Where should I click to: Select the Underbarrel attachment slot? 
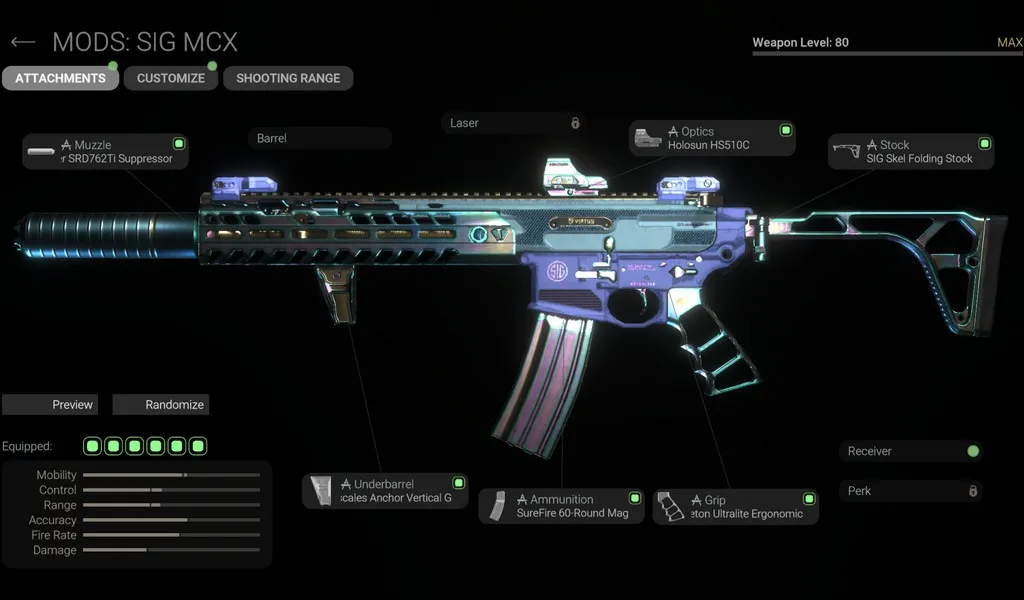tap(385, 491)
